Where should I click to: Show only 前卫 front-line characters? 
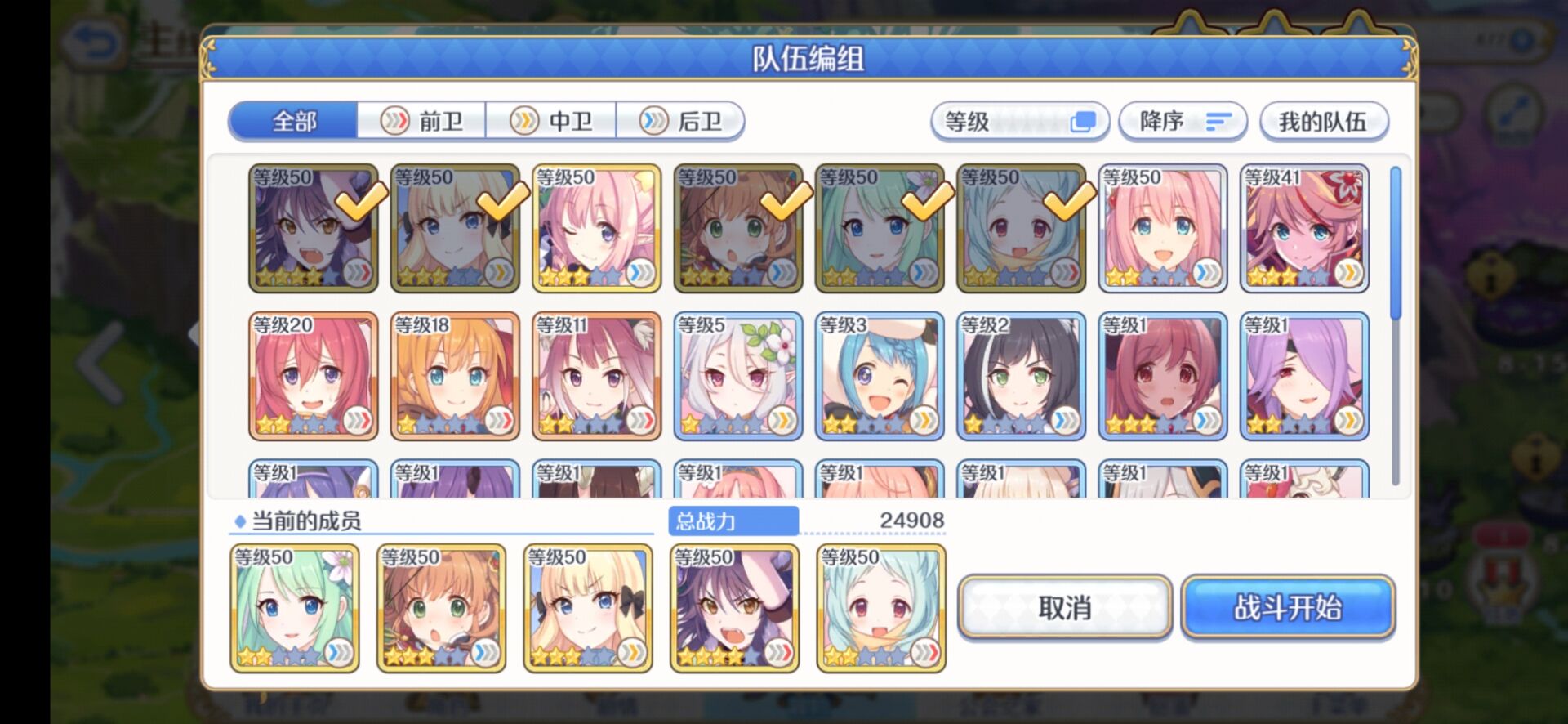coord(422,122)
